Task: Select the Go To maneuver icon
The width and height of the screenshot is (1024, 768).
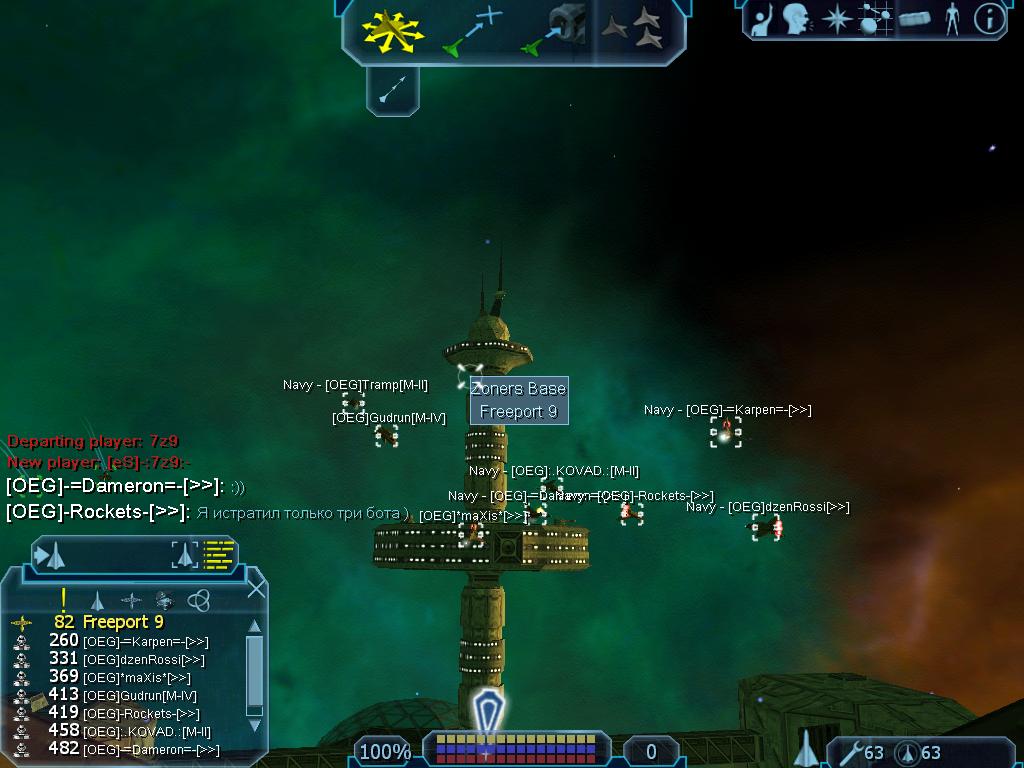Action: (x=472, y=31)
